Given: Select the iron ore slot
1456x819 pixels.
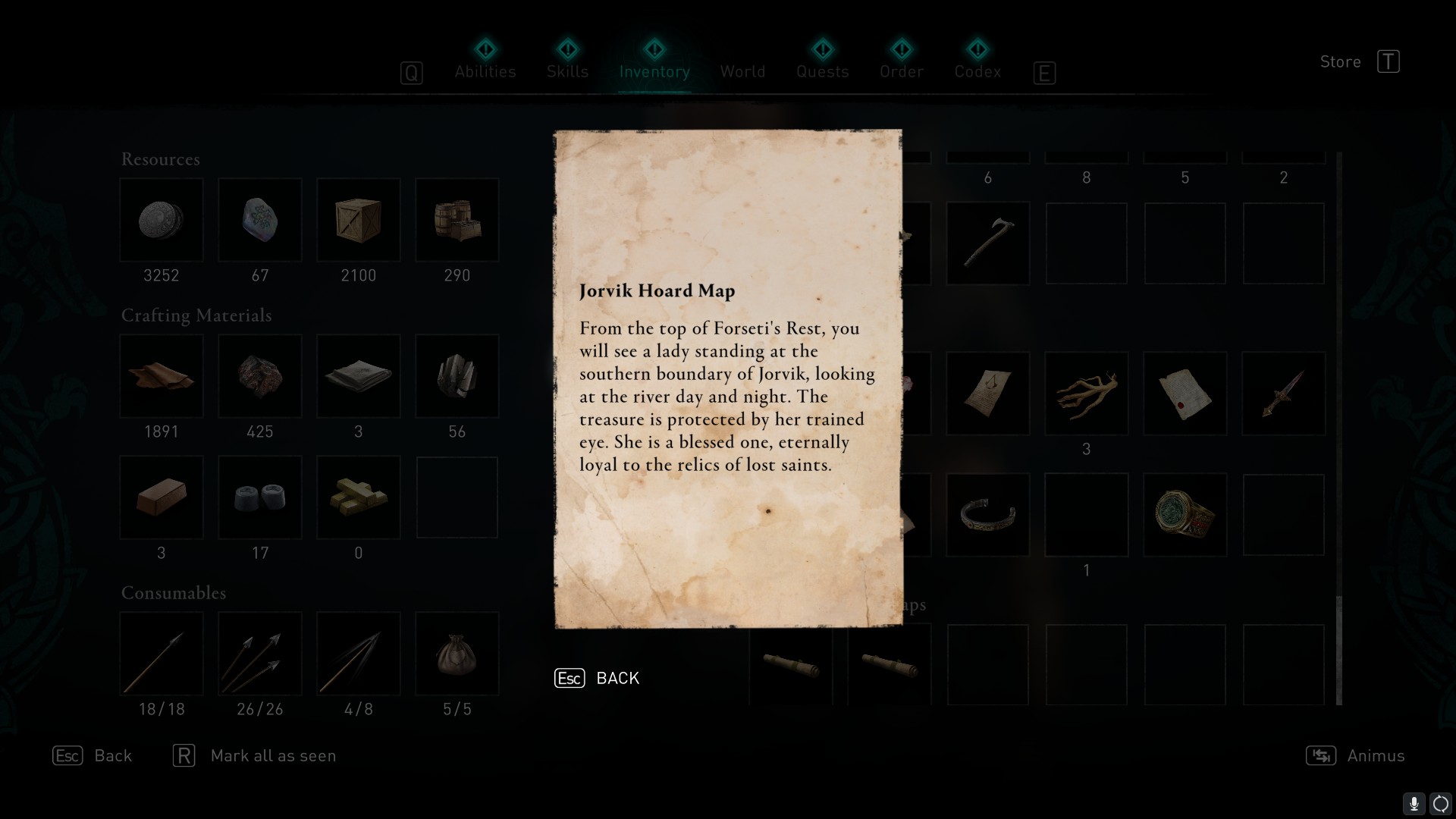Looking at the screenshot, I should (x=260, y=376).
